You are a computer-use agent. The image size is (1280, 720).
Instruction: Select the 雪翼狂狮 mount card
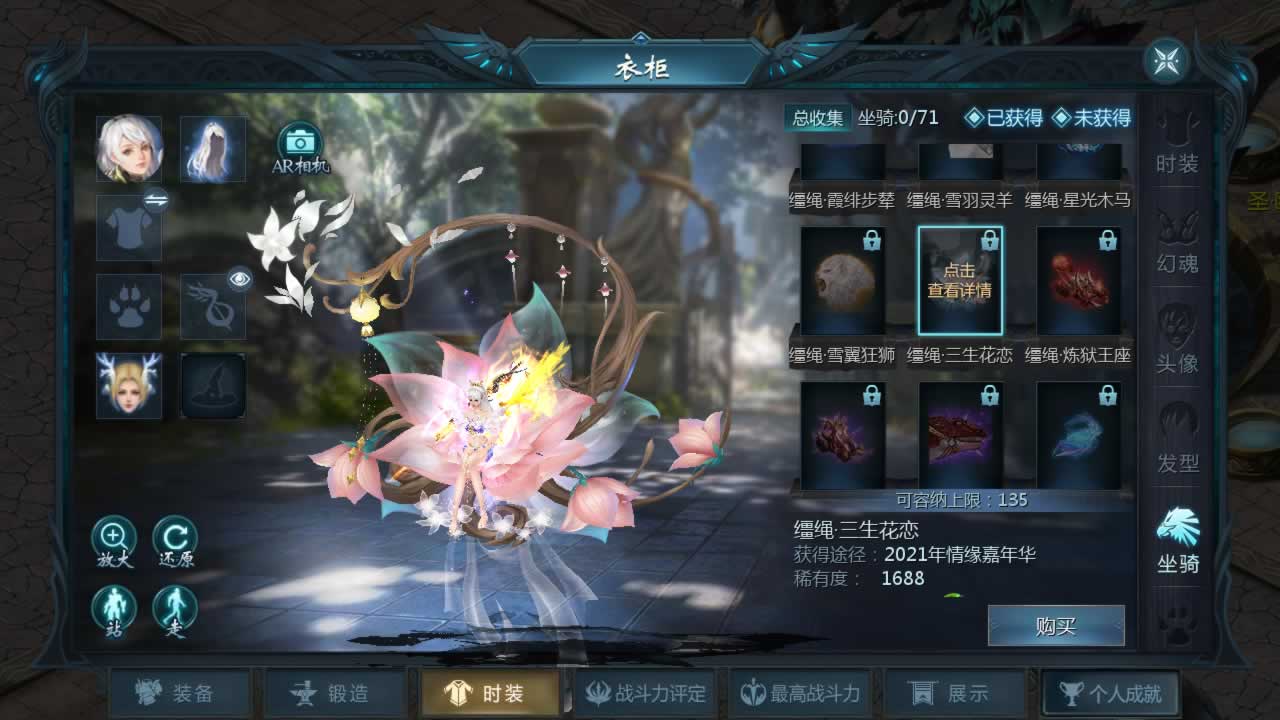[843, 281]
